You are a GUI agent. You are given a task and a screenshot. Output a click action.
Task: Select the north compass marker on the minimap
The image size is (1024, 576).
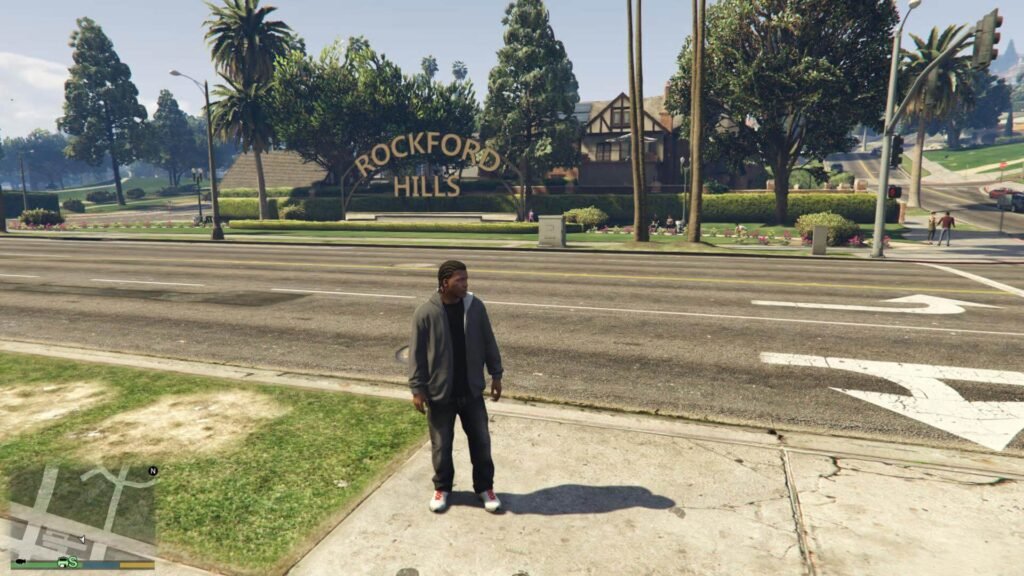pyautogui.click(x=153, y=470)
